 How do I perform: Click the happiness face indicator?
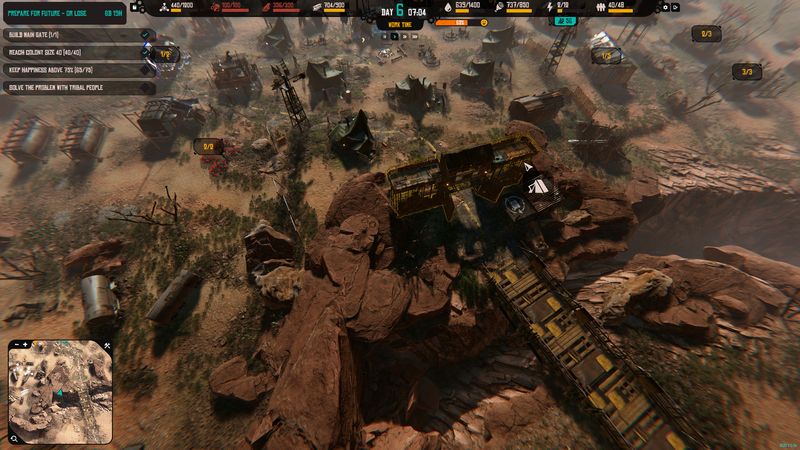point(485,21)
